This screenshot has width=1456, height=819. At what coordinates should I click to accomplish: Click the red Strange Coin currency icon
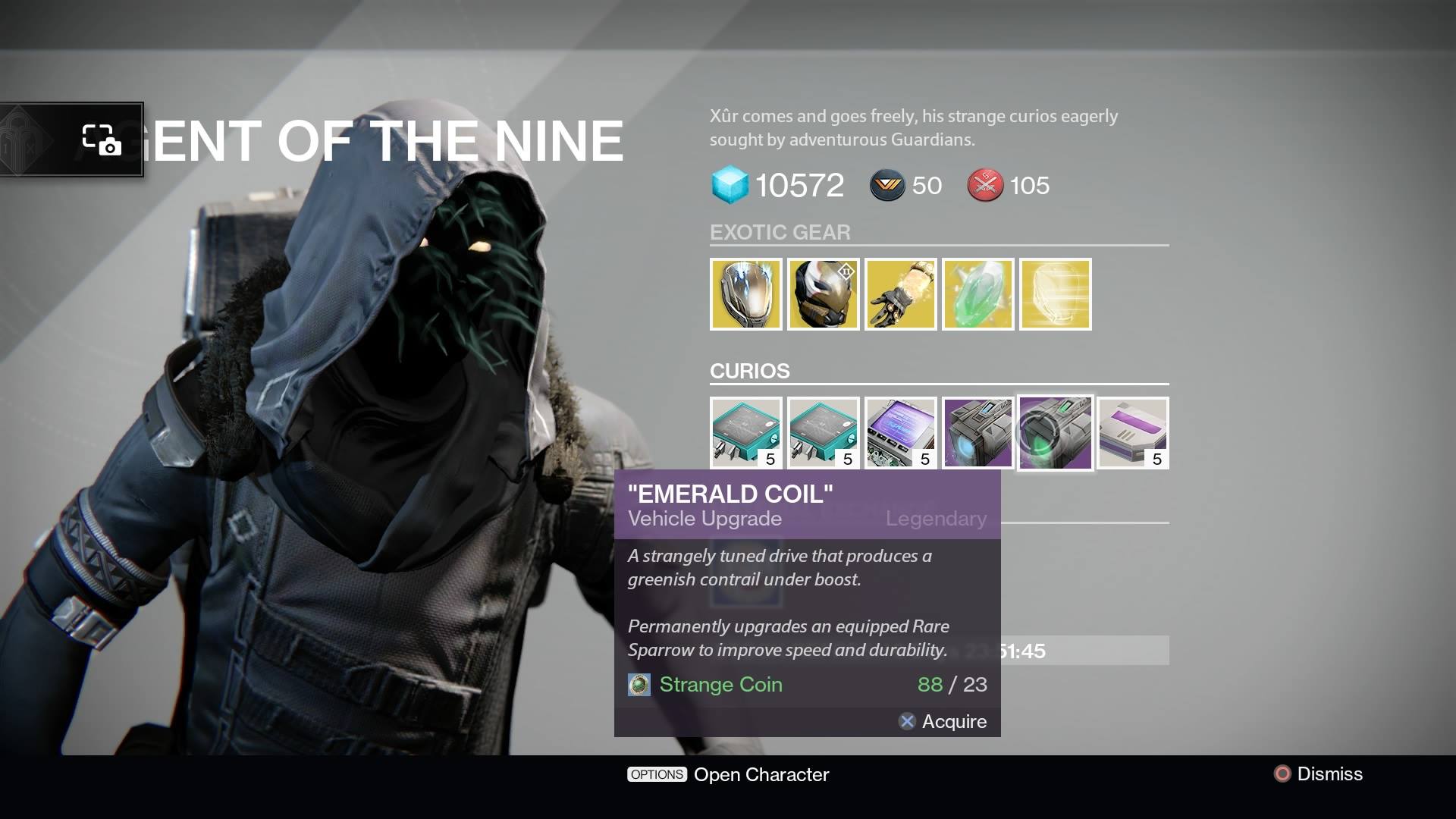click(x=984, y=185)
